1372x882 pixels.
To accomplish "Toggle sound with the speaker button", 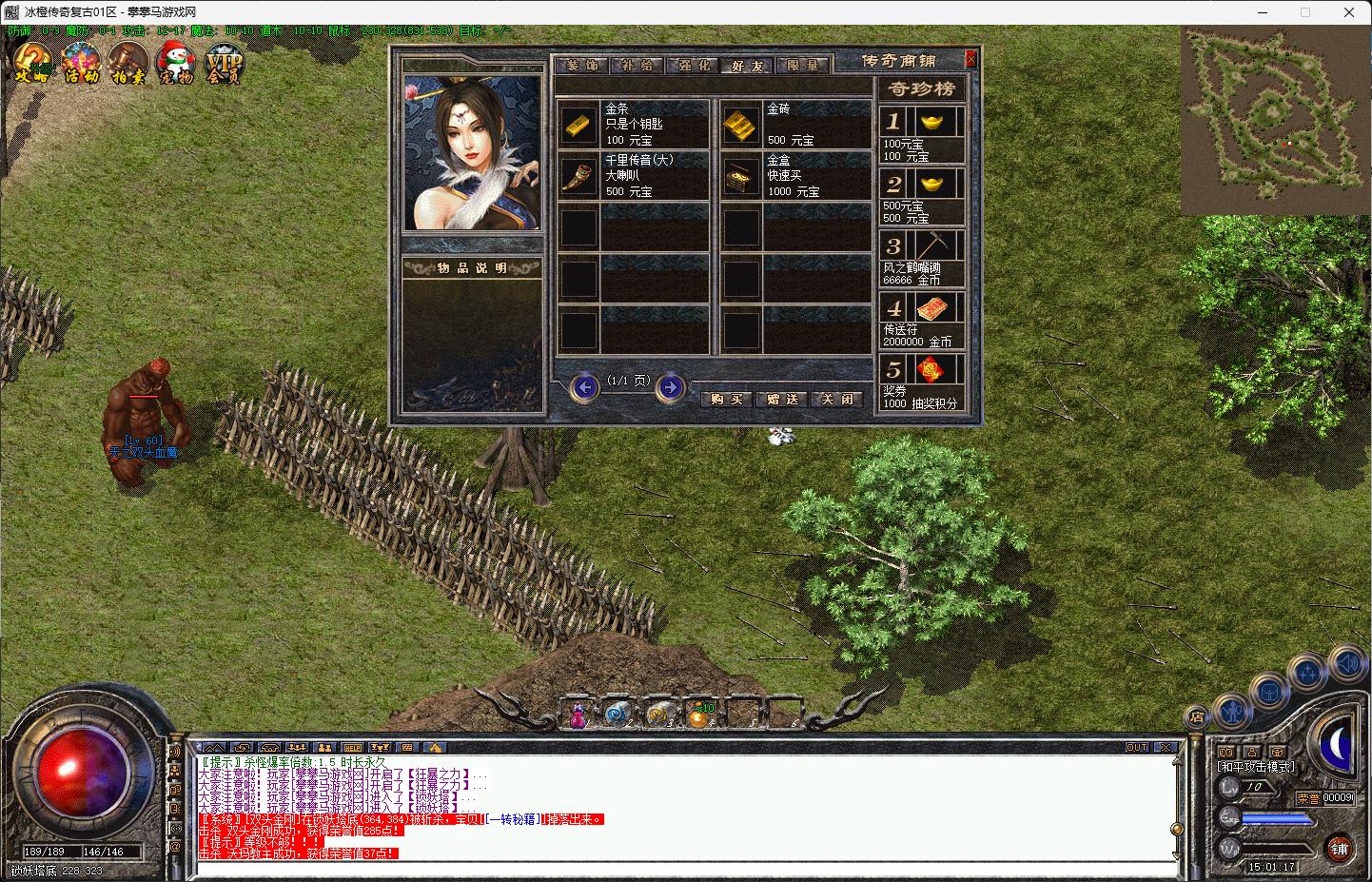I will coord(1346,662).
